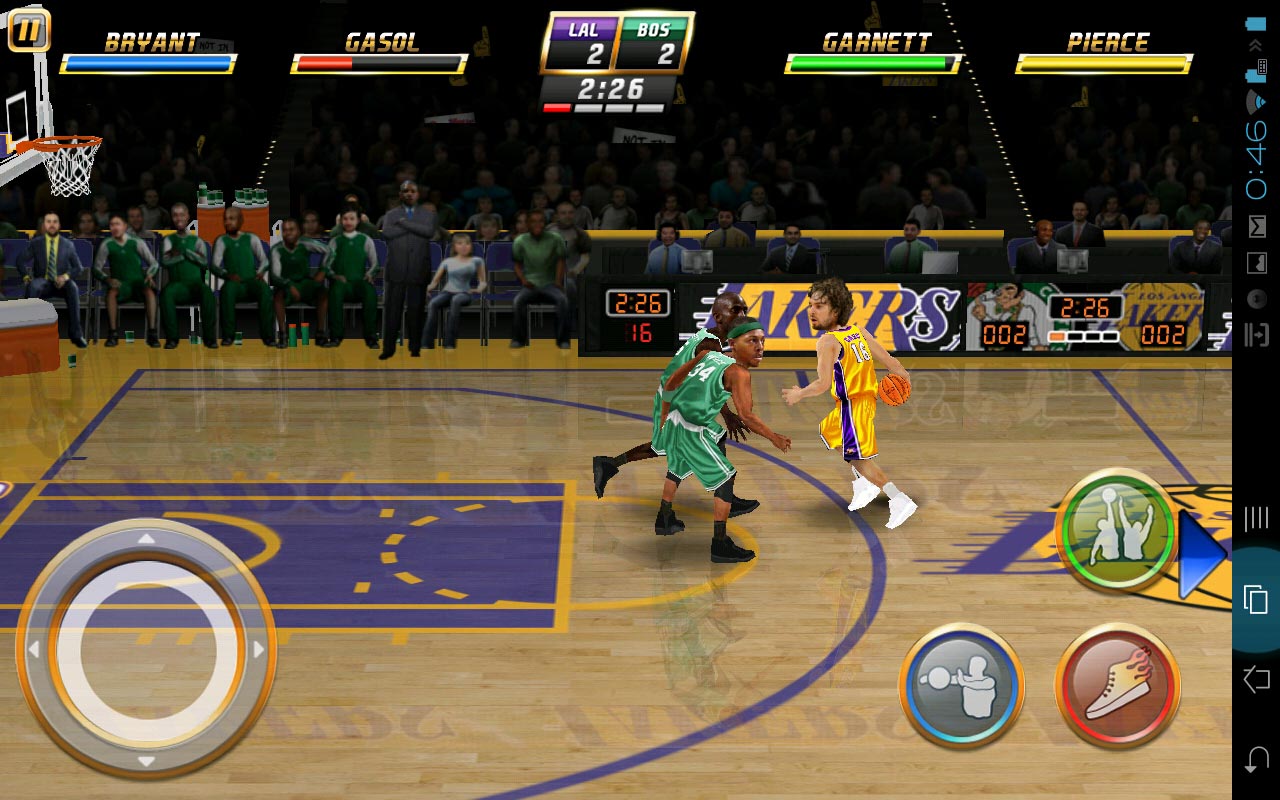Tap the virtual joystick ring
Image resolution: width=1280 pixels, height=800 pixels.
tap(146, 648)
